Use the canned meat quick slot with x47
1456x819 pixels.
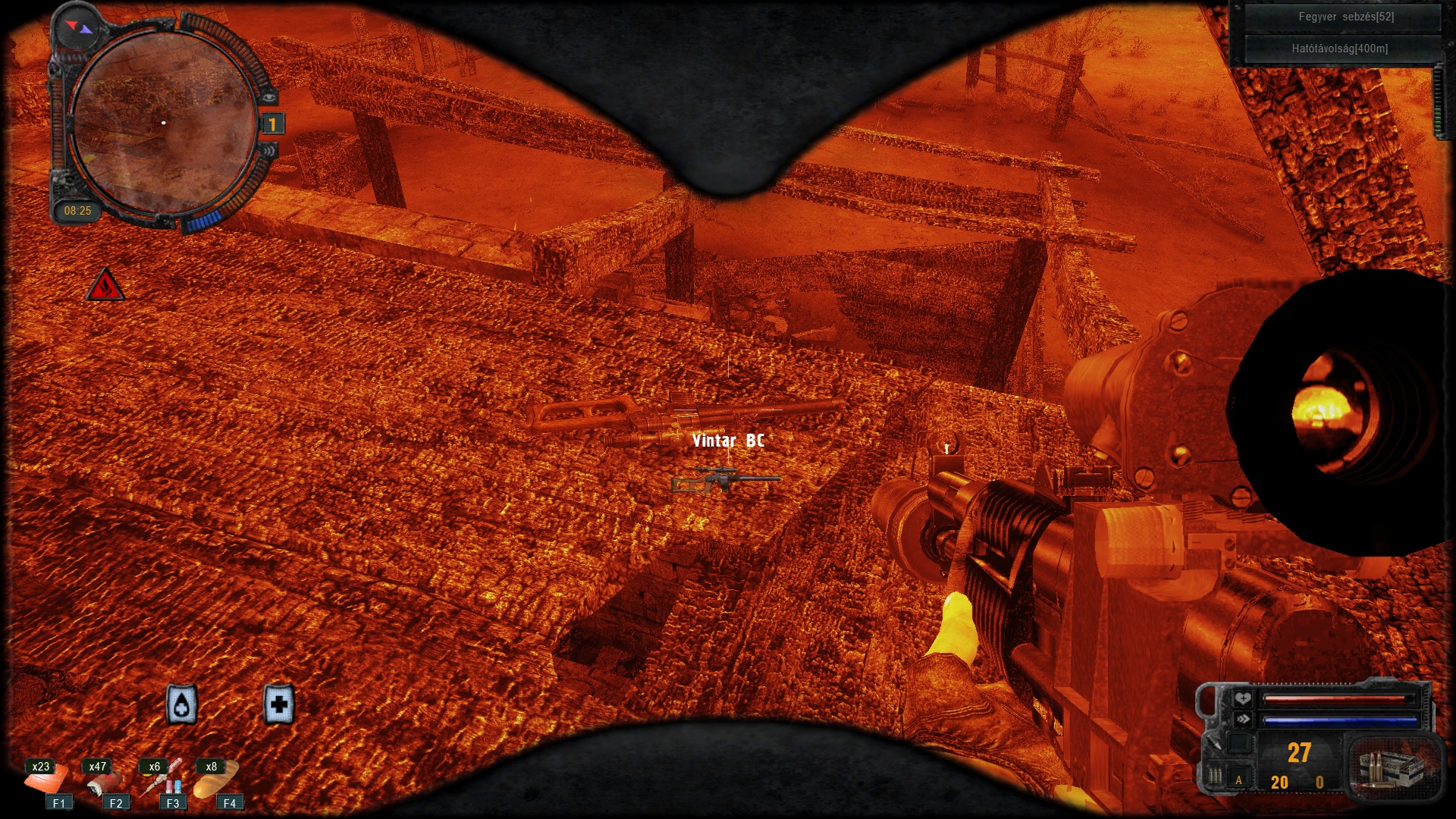click(101, 779)
